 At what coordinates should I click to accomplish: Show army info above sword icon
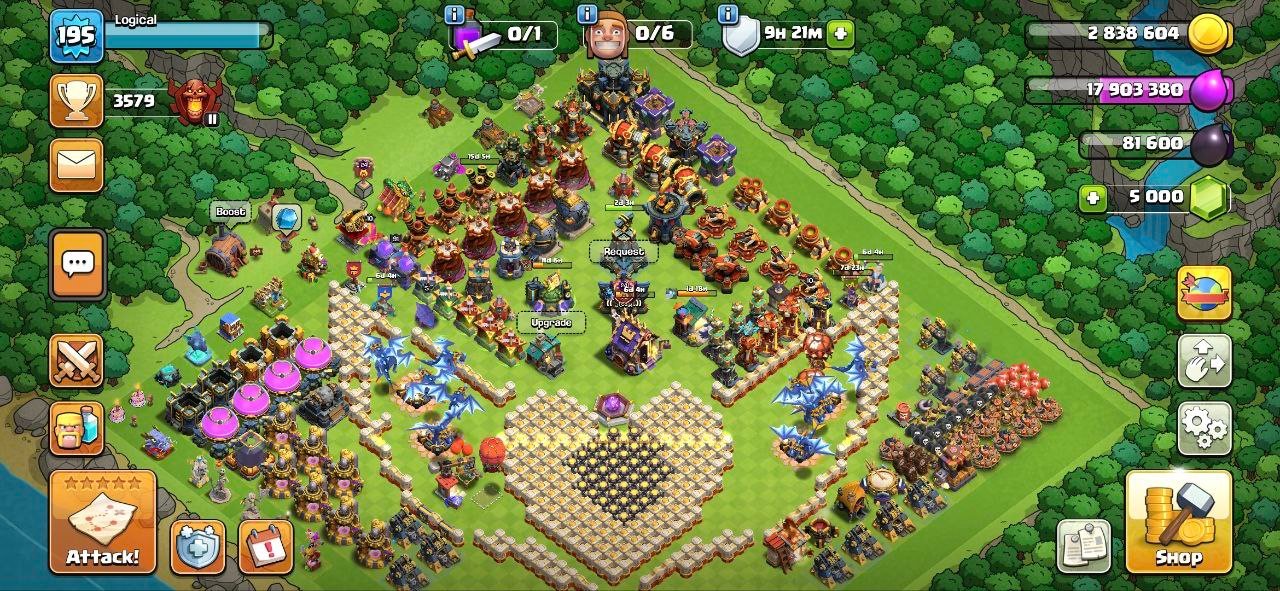[x=454, y=15]
